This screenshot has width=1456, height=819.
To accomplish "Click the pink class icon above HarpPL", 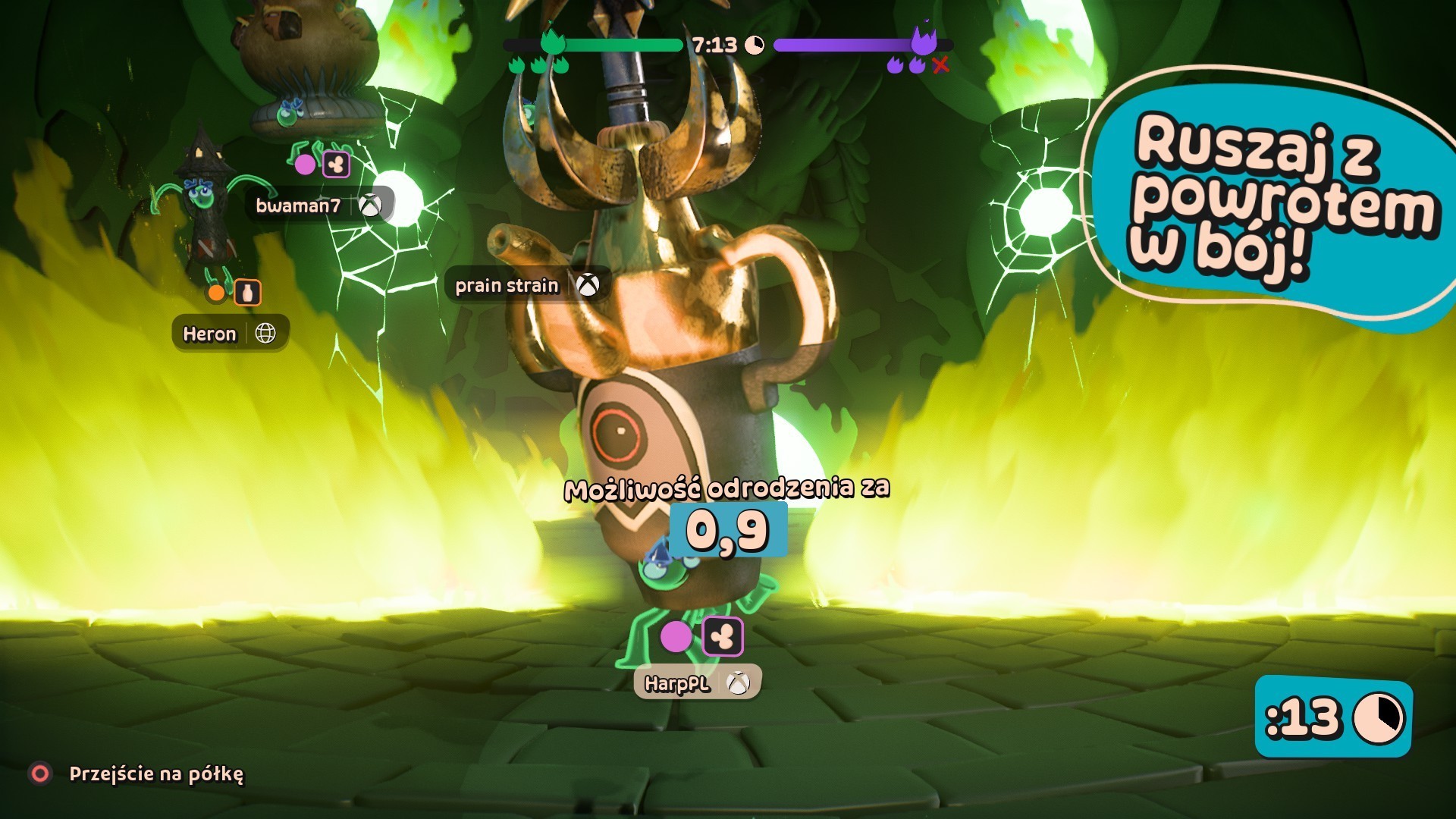I will pyautogui.click(x=723, y=637).
